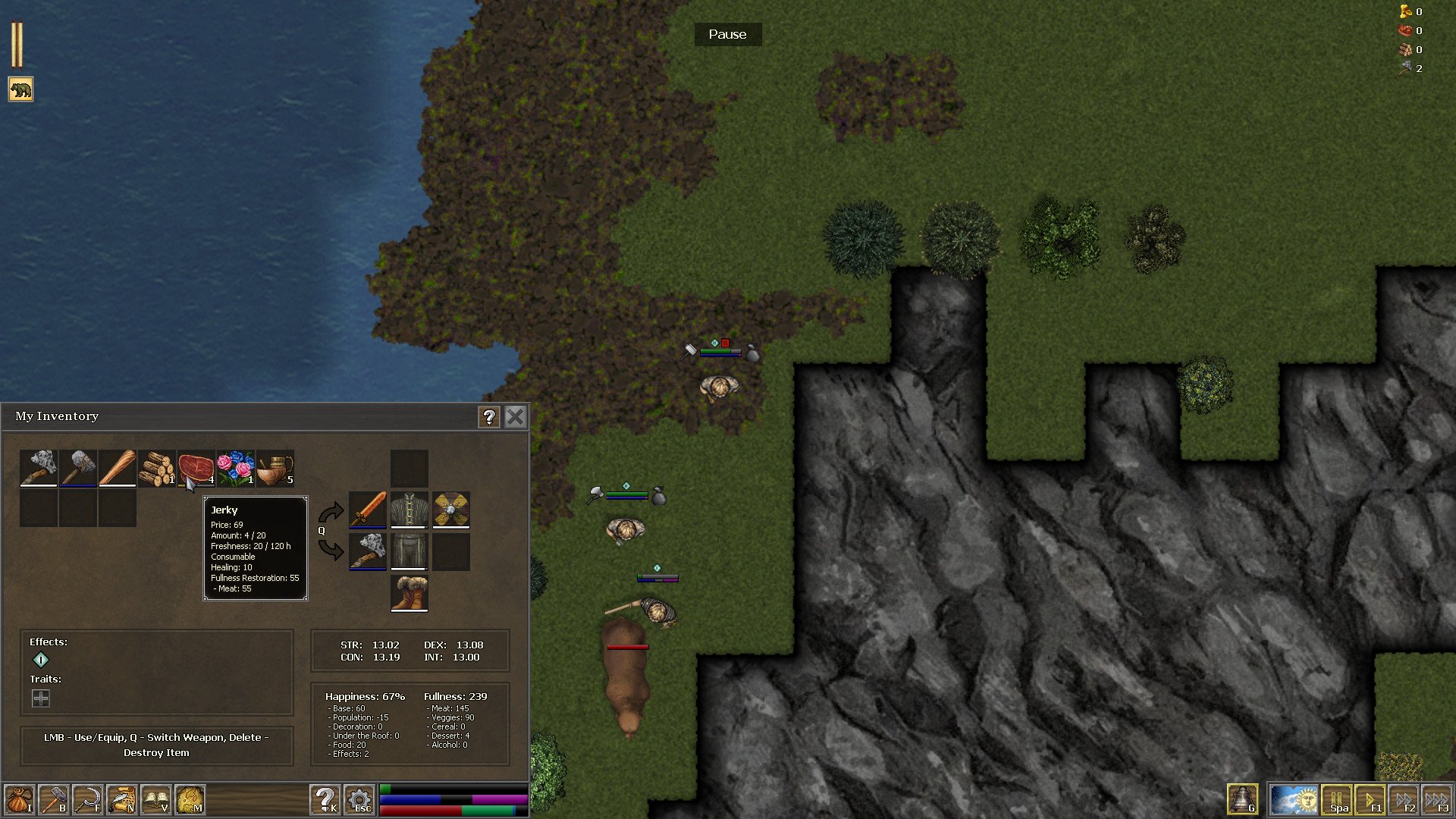Open the inventory bag toolbar button
Viewport: 1456px width, 819px height.
tap(19, 799)
